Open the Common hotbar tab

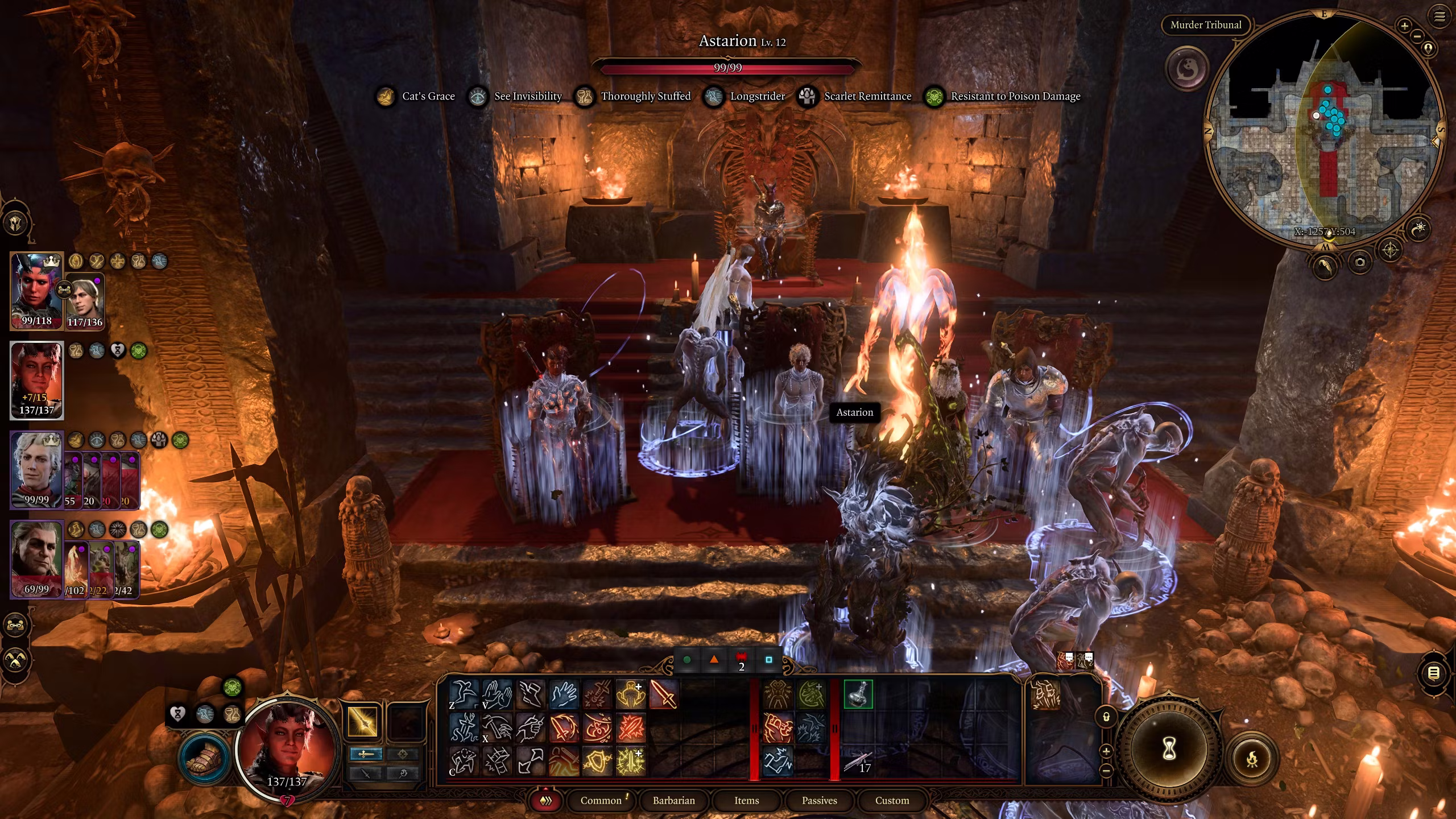click(x=601, y=800)
